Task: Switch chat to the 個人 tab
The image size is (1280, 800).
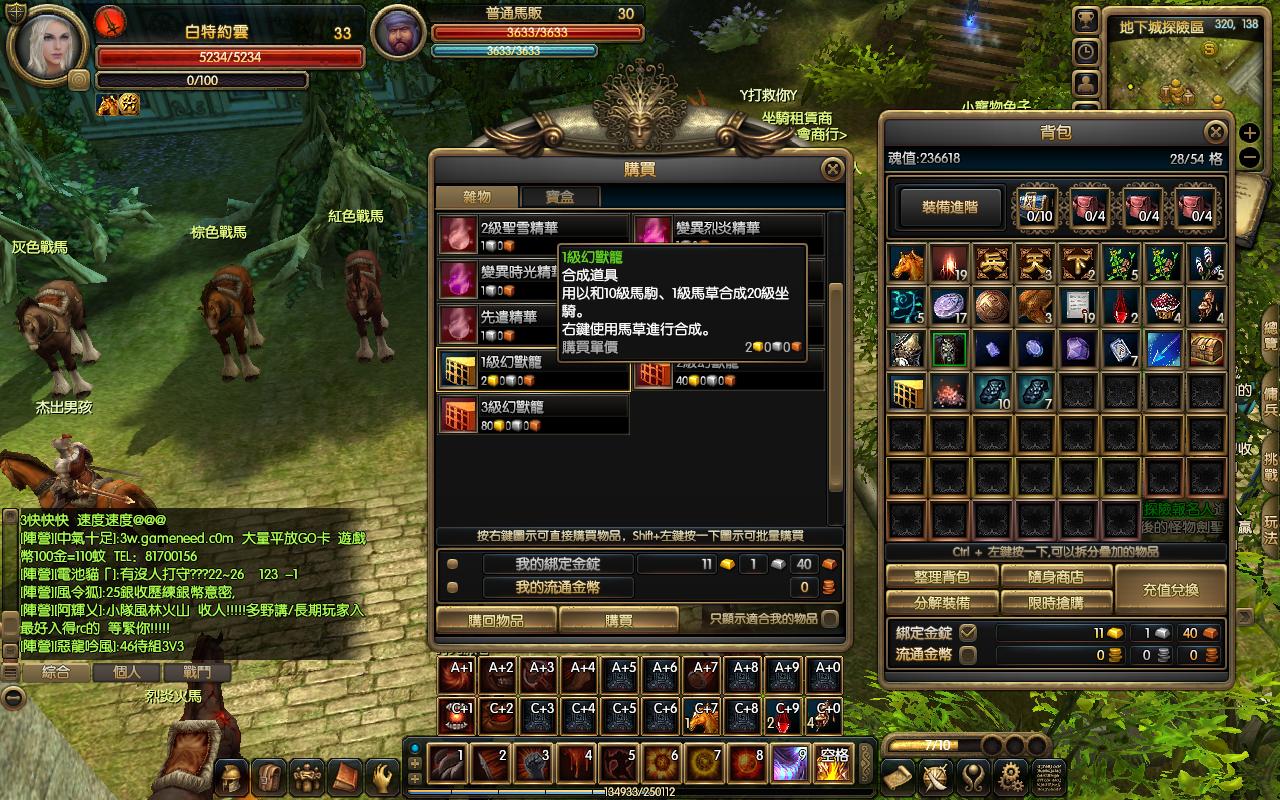Action: pyautogui.click(x=127, y=672)
